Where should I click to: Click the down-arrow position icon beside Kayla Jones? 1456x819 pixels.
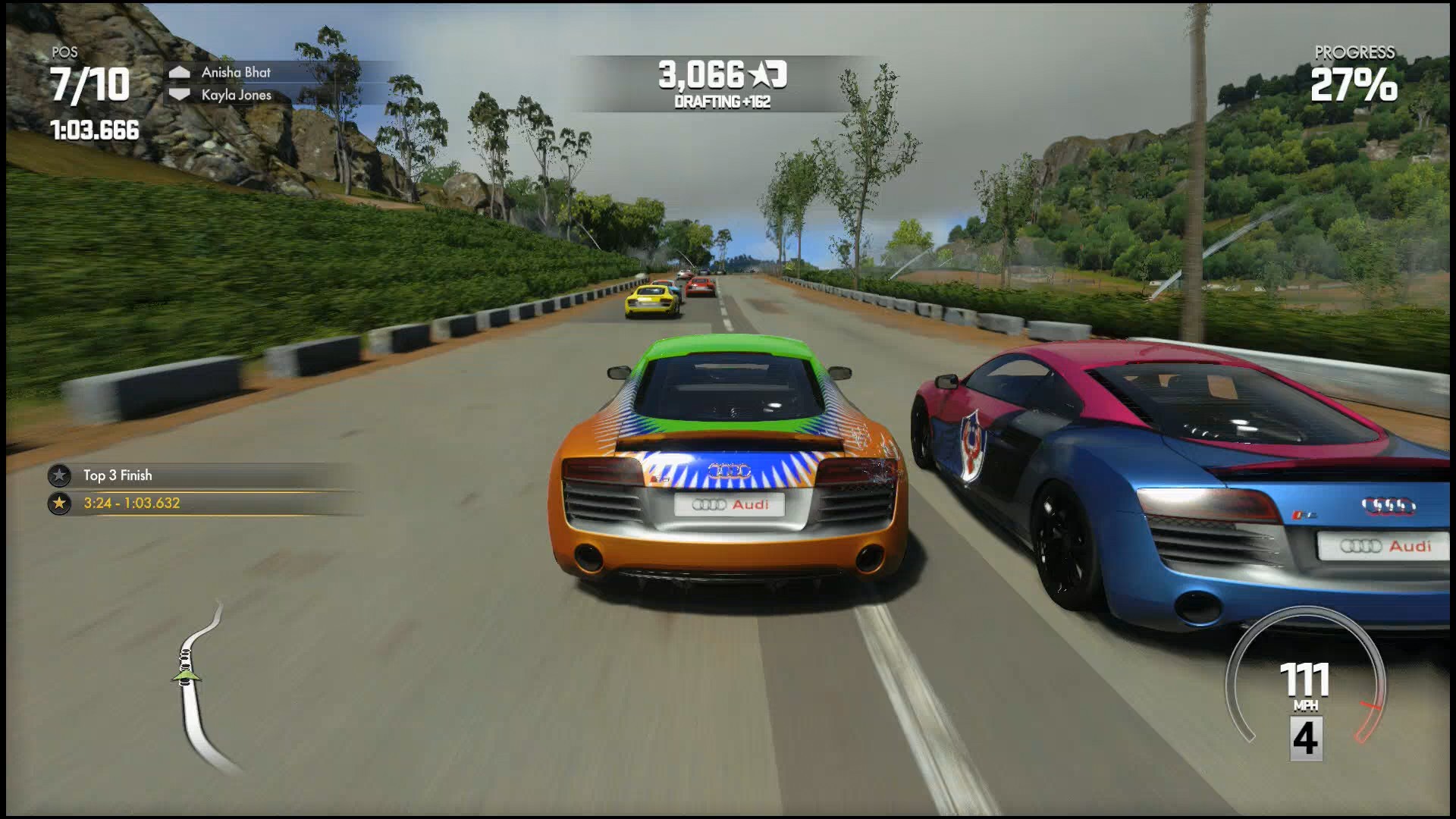pos(181,94)
